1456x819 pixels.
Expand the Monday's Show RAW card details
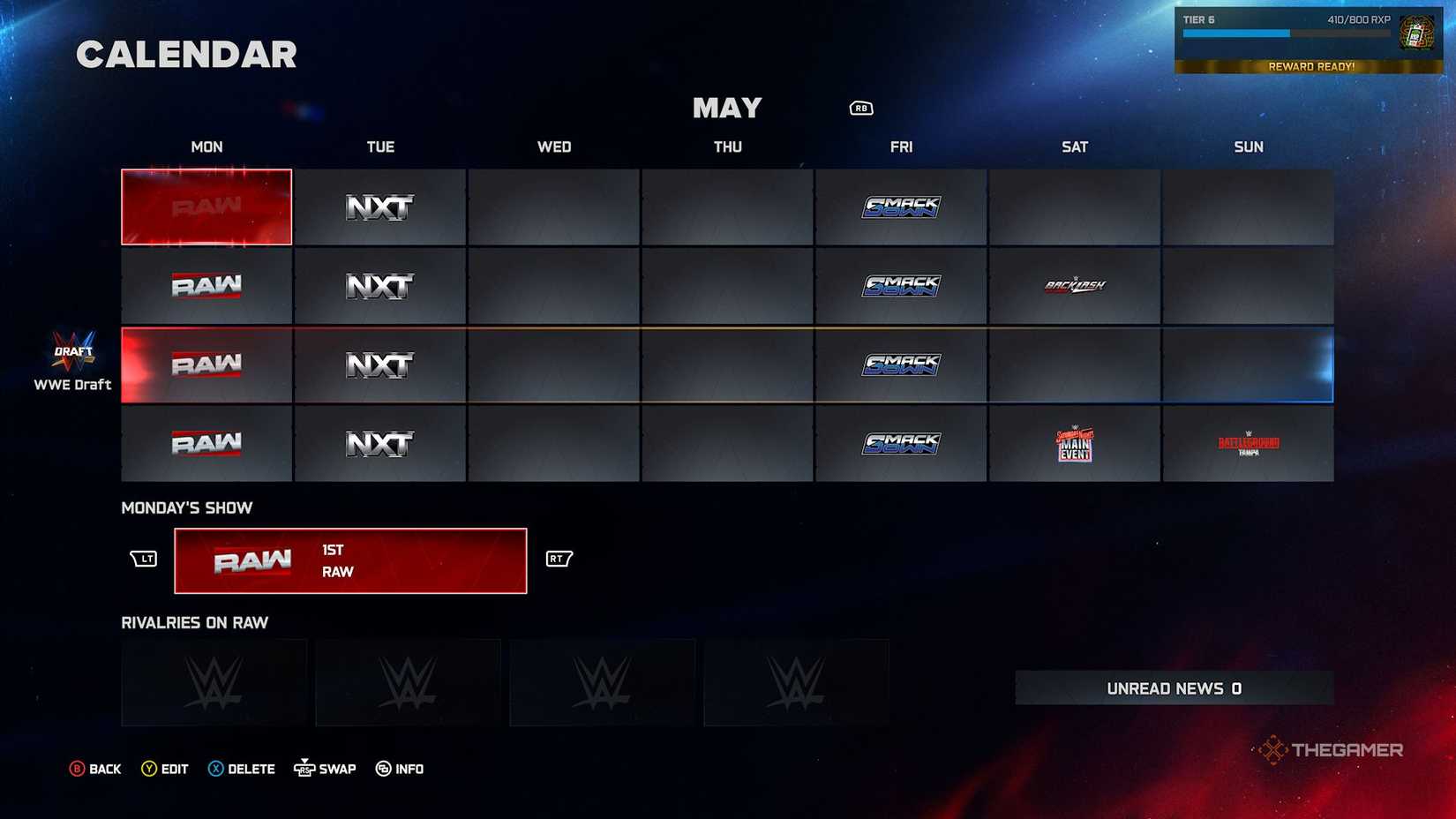tap(350, 560)
